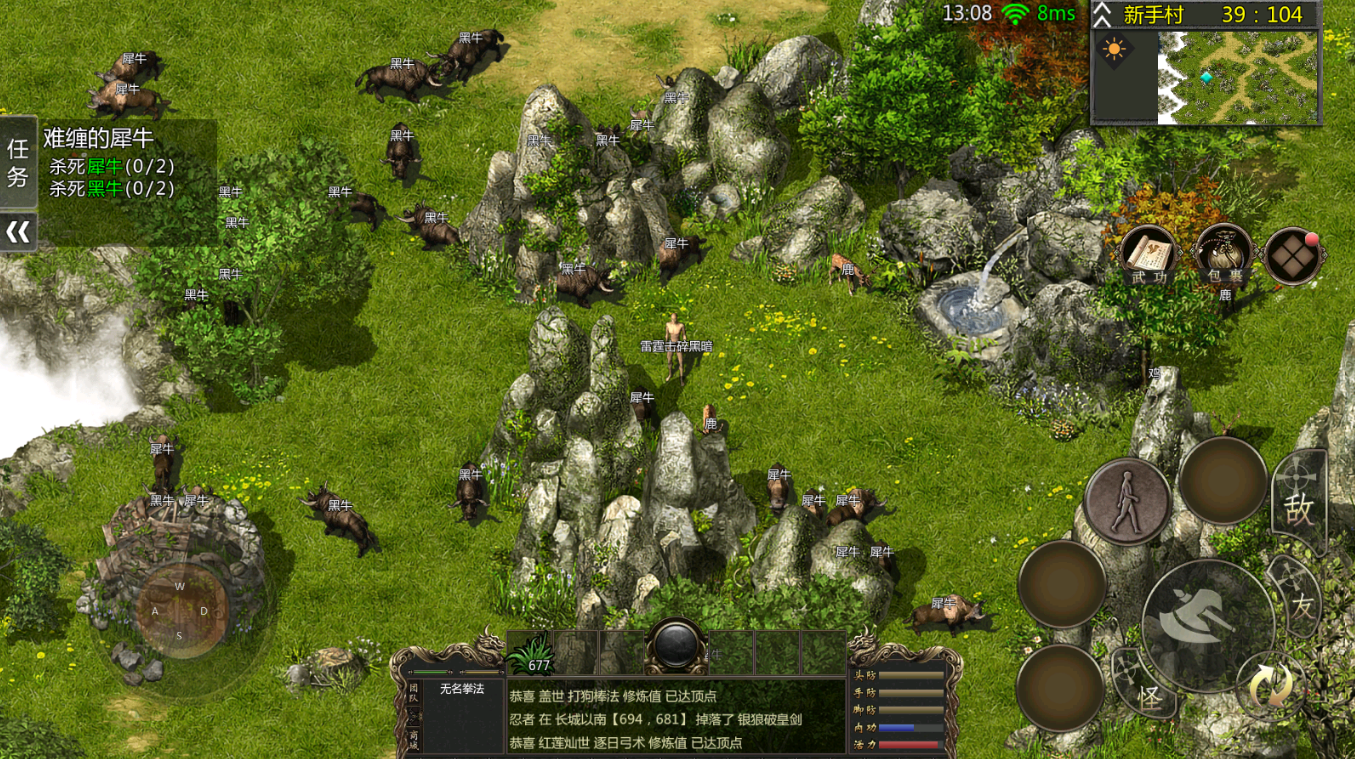The width and height of the screenshot is (1355, 759).
Task: Open the 任务 quest tab
Action: pyautogui.click(x=18, y=163)
